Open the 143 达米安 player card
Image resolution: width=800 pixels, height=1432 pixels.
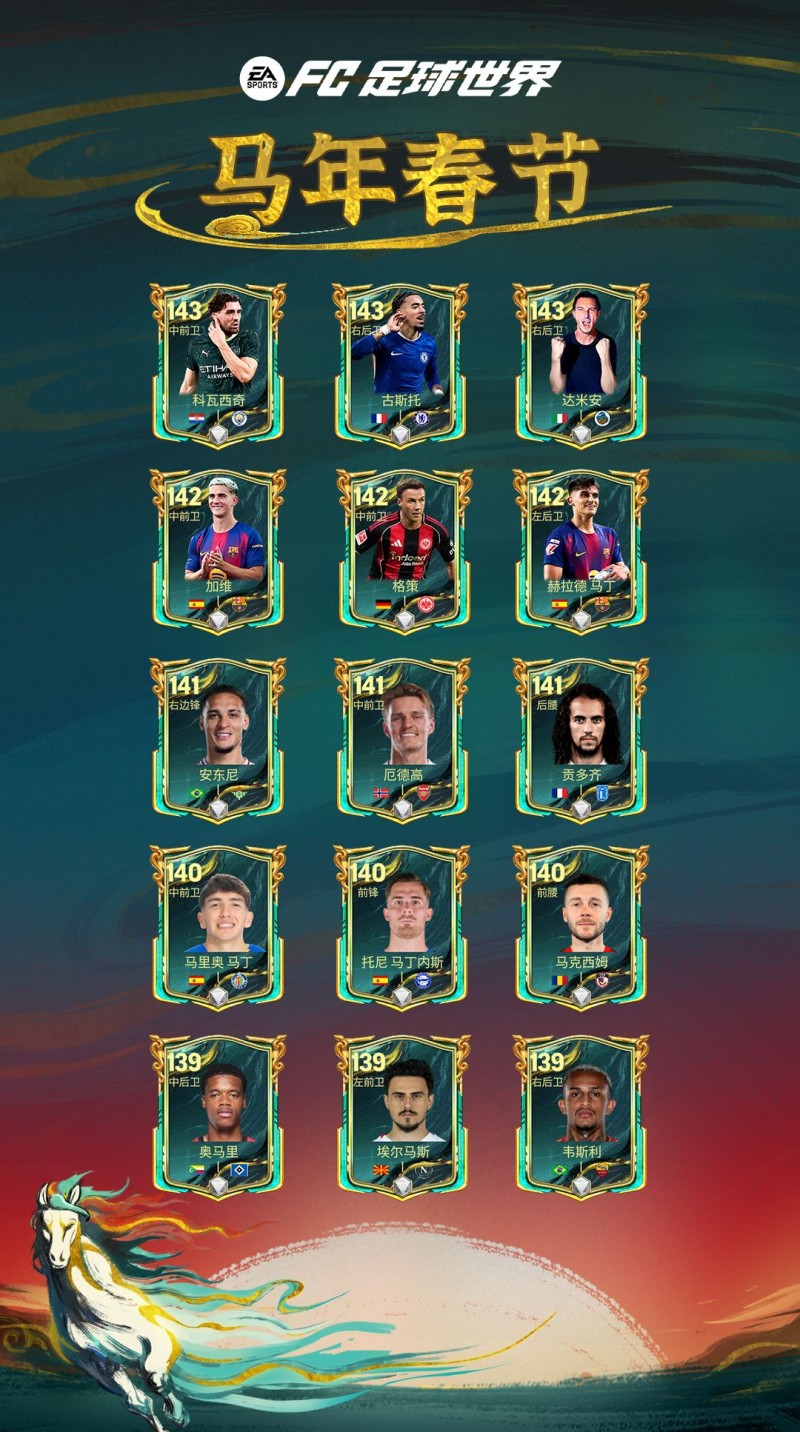(581, 364)
